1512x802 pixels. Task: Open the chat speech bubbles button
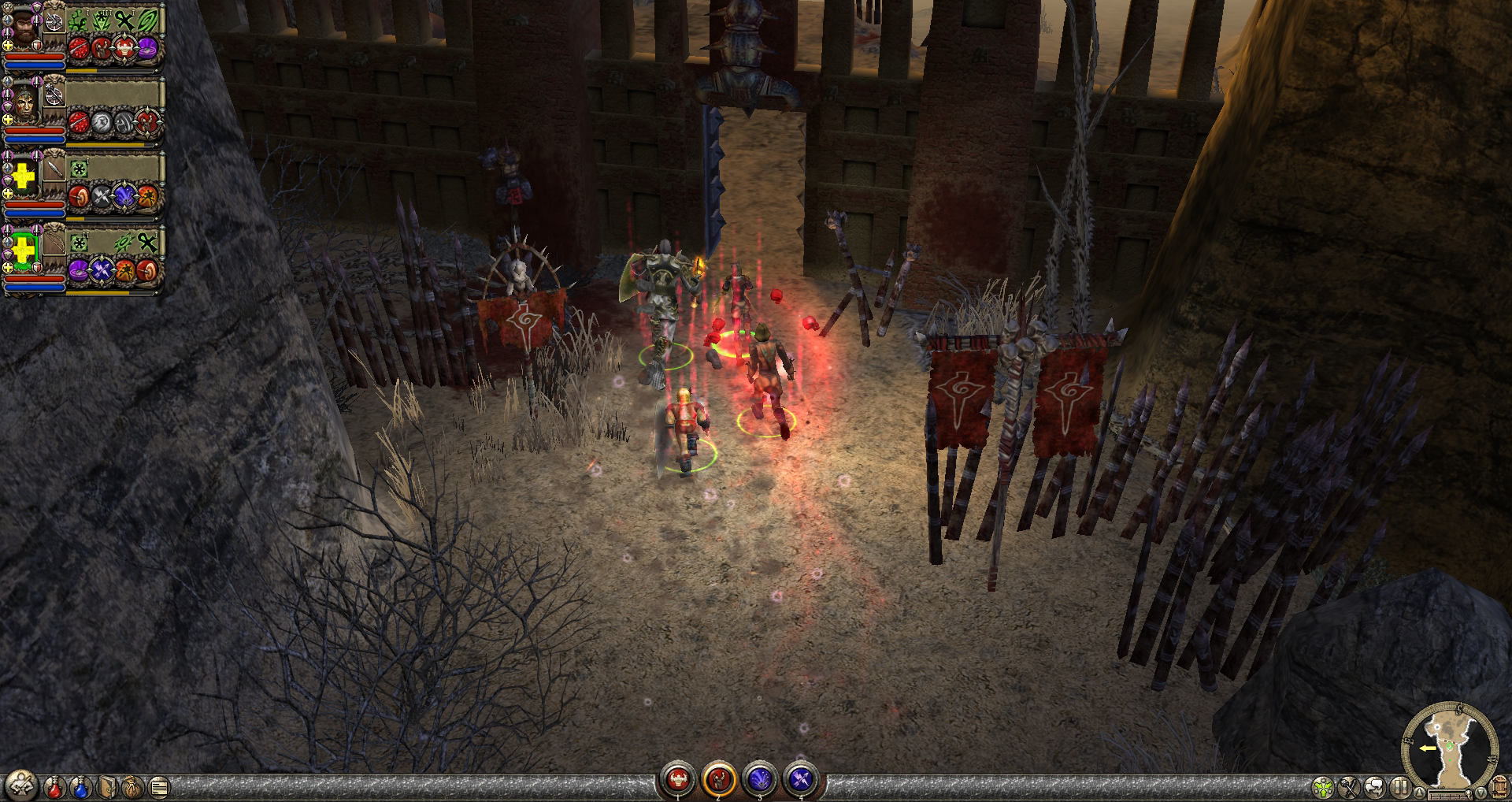pos(1375,787)
